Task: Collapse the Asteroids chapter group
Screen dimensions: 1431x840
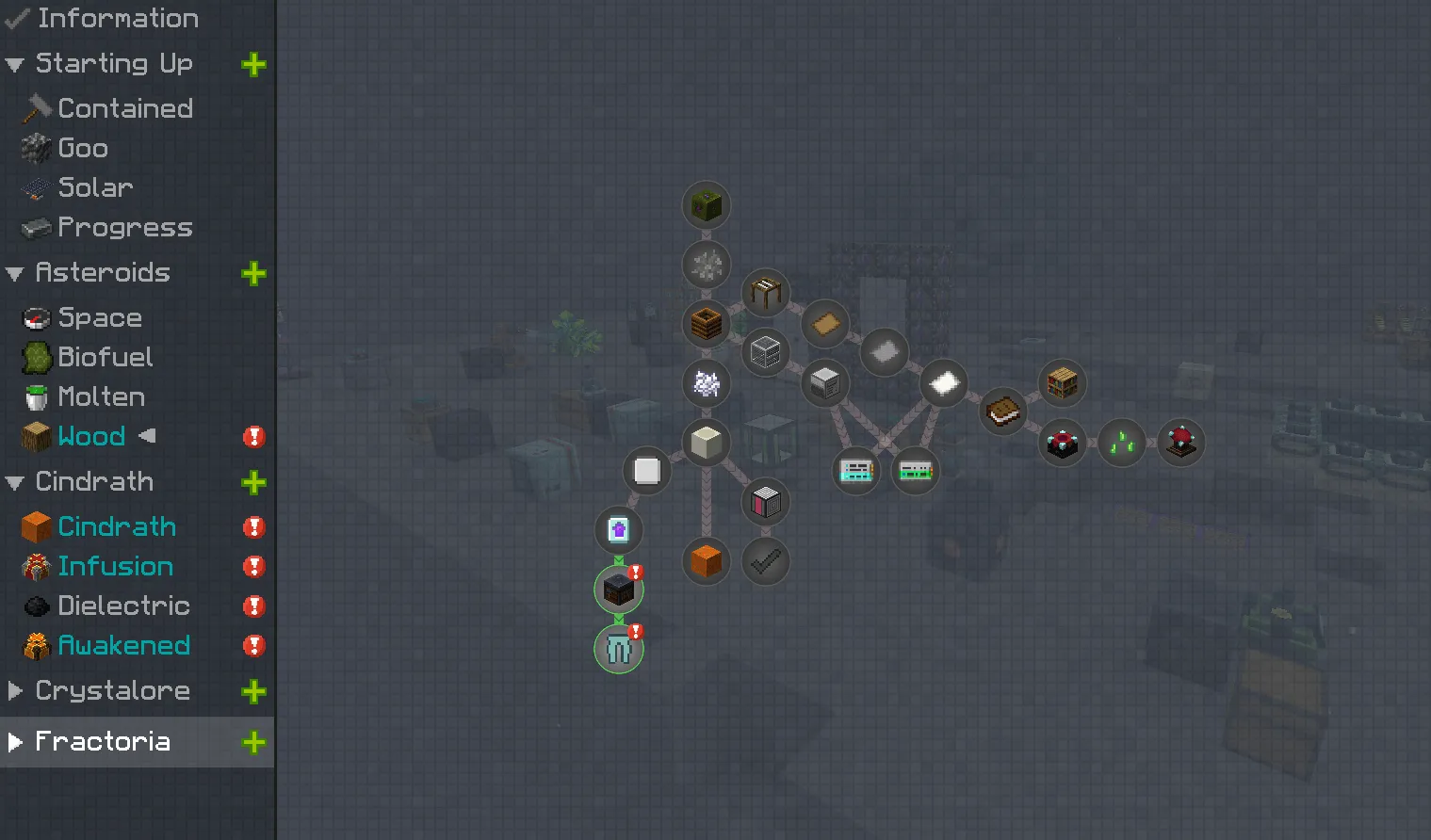Action: point(13,273)
